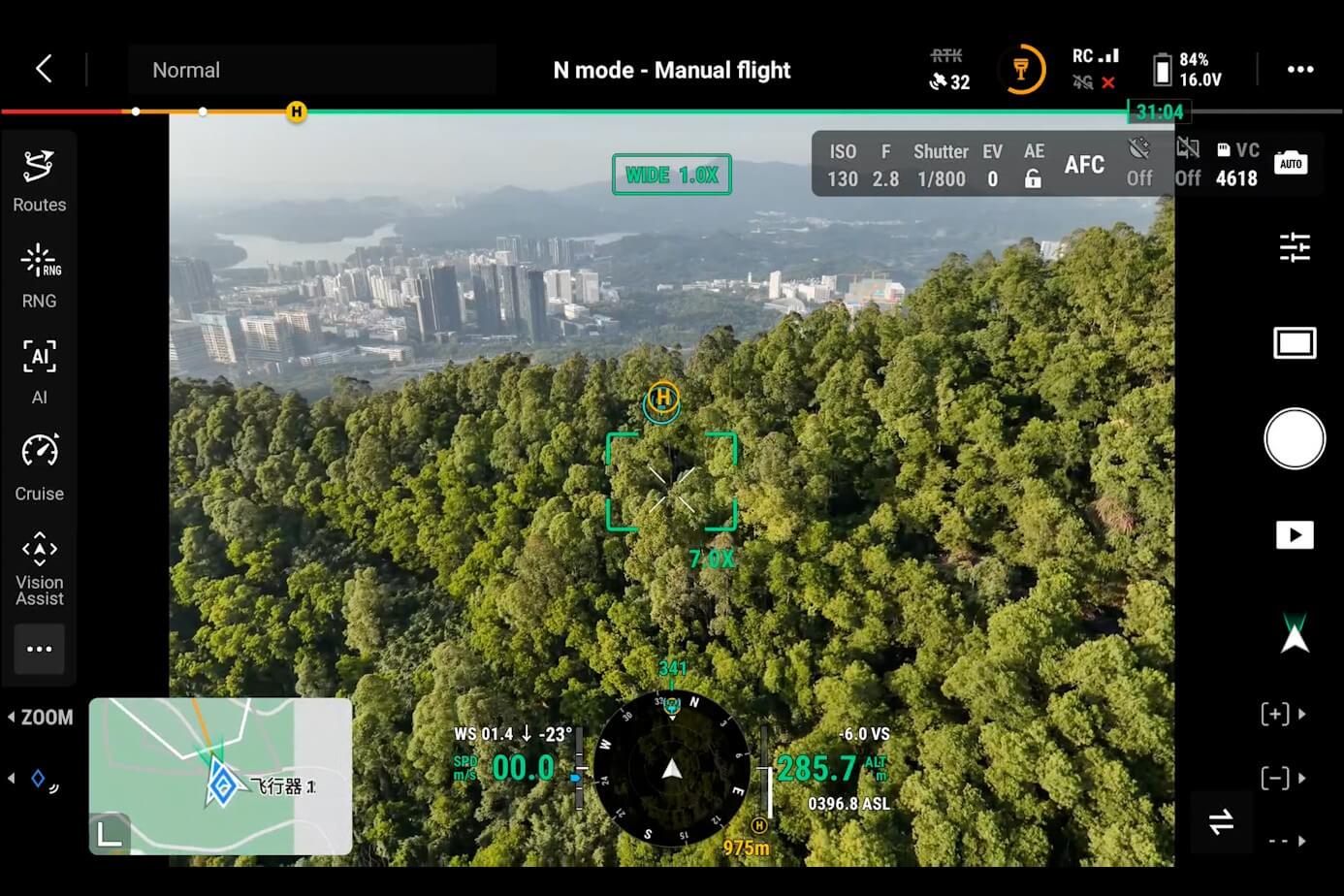Open the minimap in the bottom-left corner
Screen dimensions: 1344x896
[220, 776]
